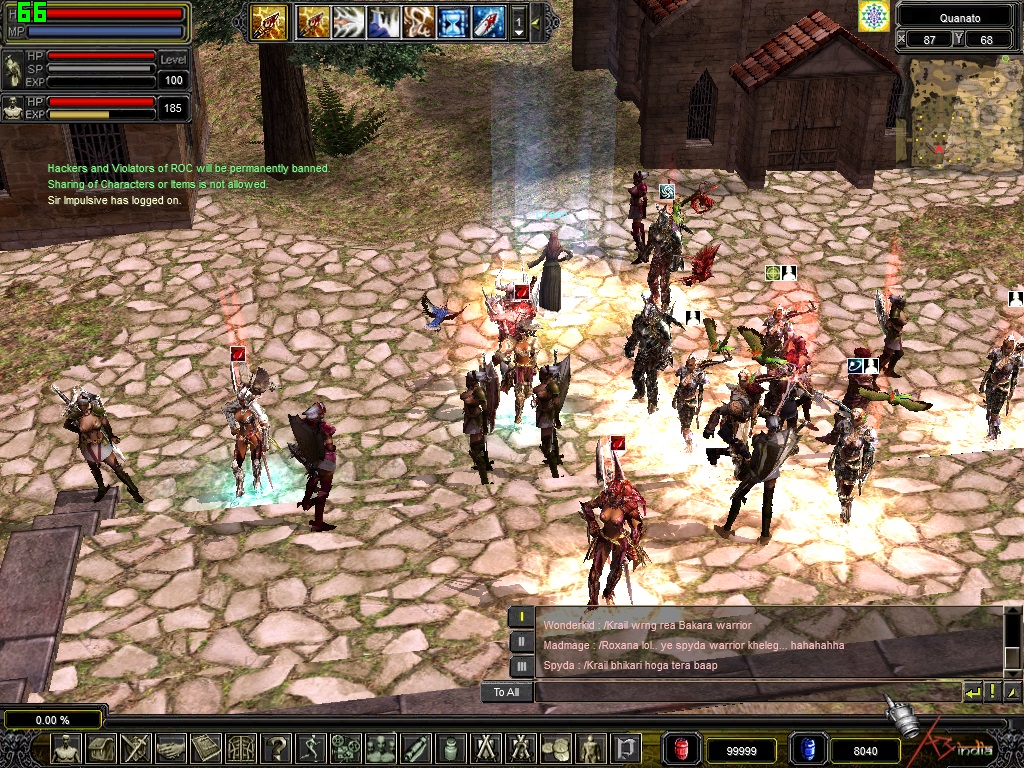1024x768 pixels.
Task: Switch to chat tab I
Action: pos(521,617)
